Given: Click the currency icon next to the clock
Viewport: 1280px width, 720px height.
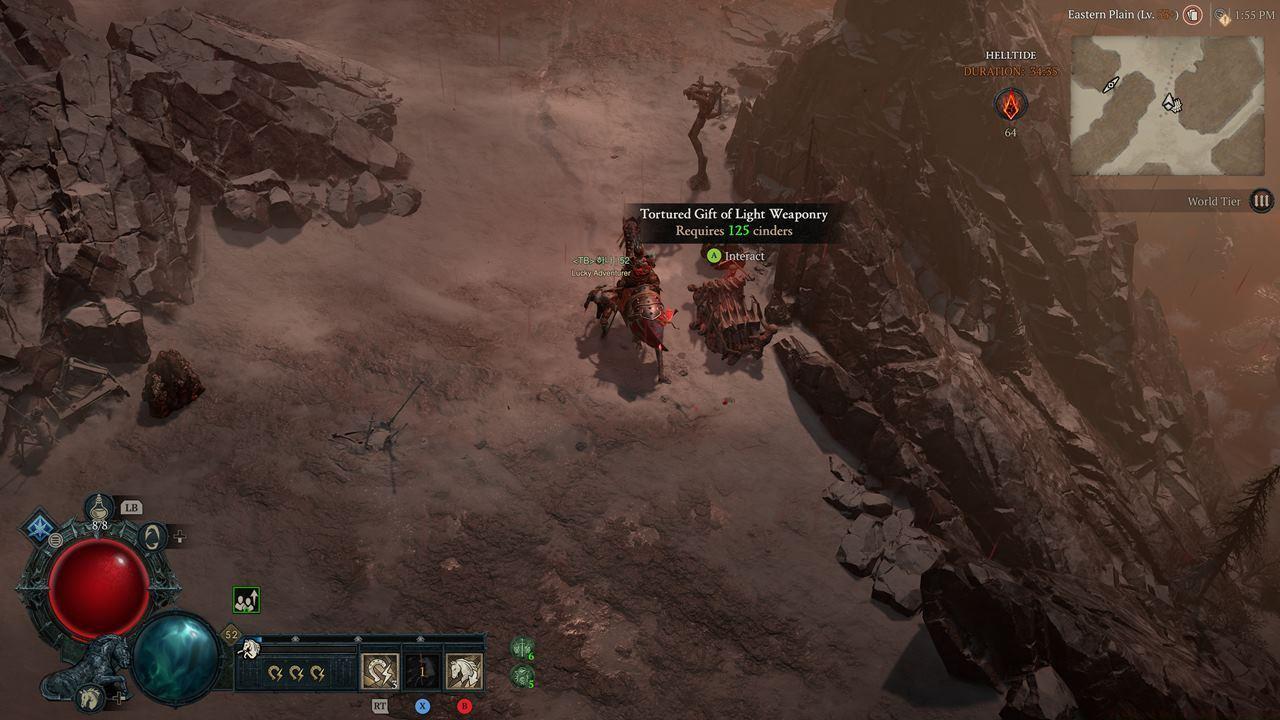Looking at the screenshot, I should [1221, 15].
